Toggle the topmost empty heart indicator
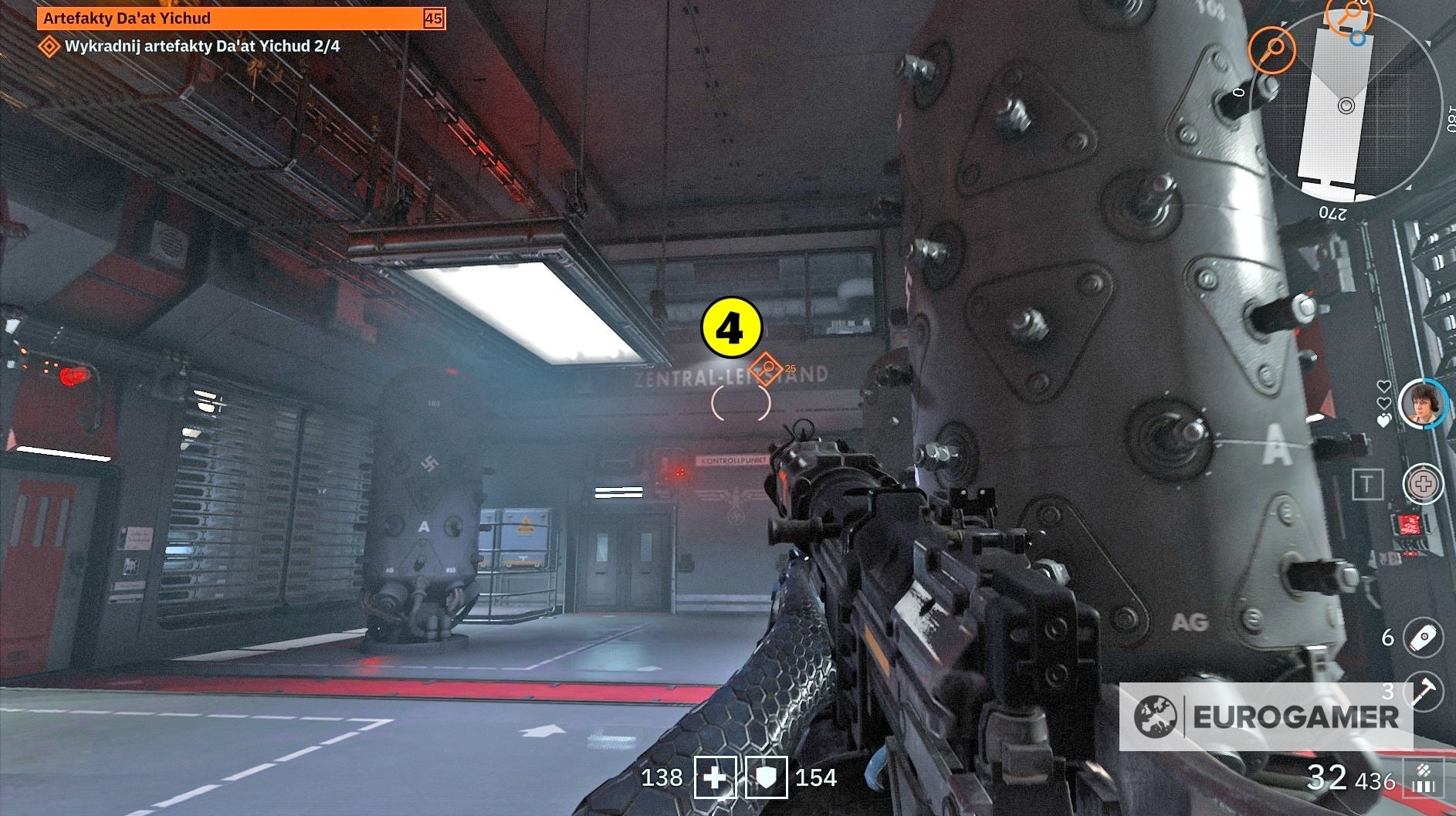Image resolution: width=1456 pixels, height=816 pixels. point(1384,387)
